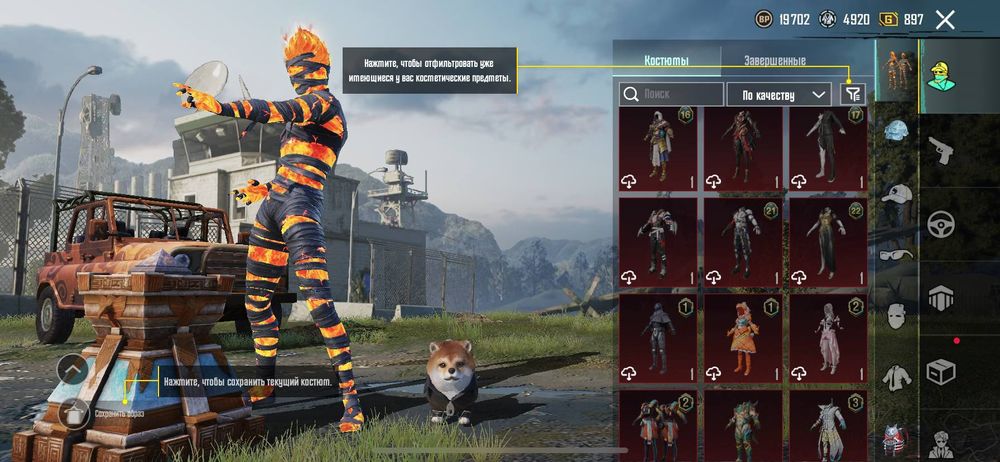Click the Поиск search field
Image resolution: width=1000 pixels, height=462 pixels.
pos(671,94)
